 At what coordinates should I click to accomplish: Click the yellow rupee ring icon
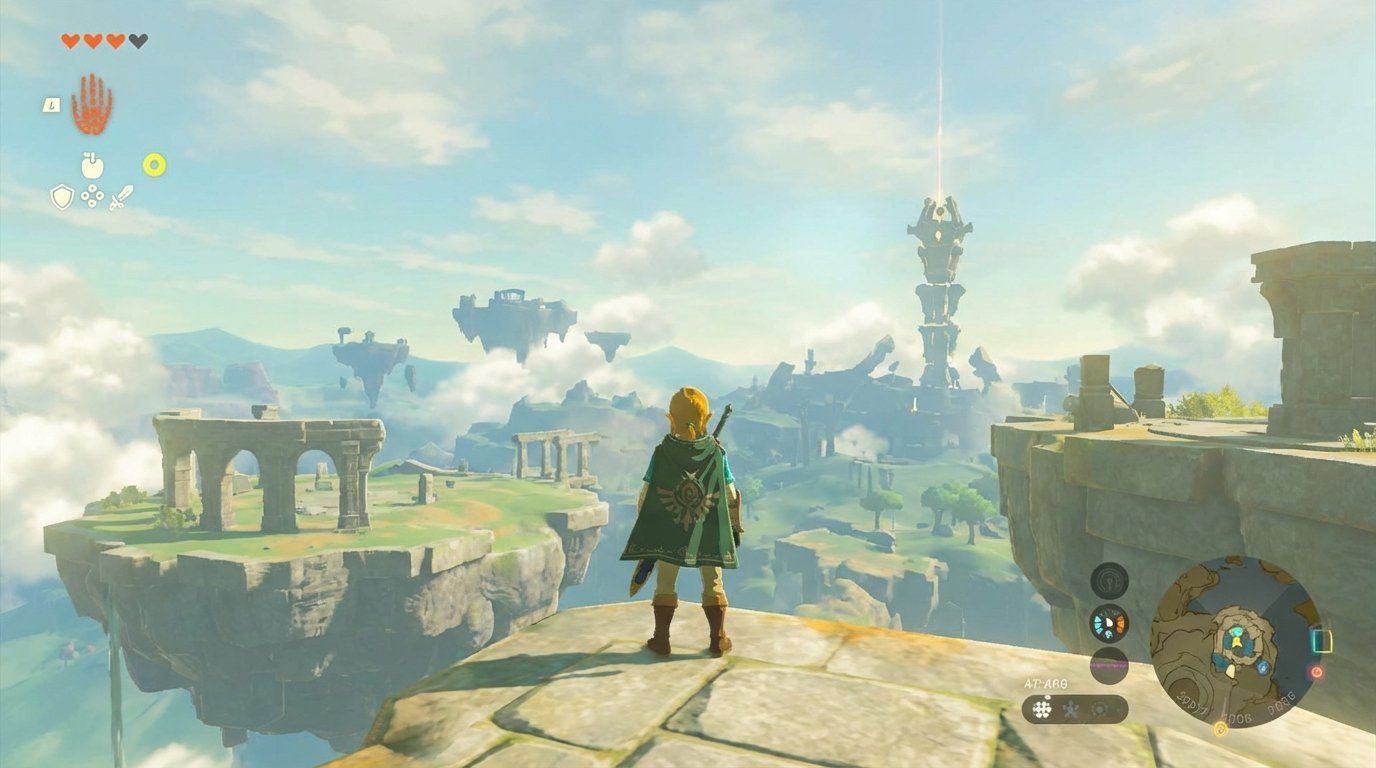coord(155,164)
